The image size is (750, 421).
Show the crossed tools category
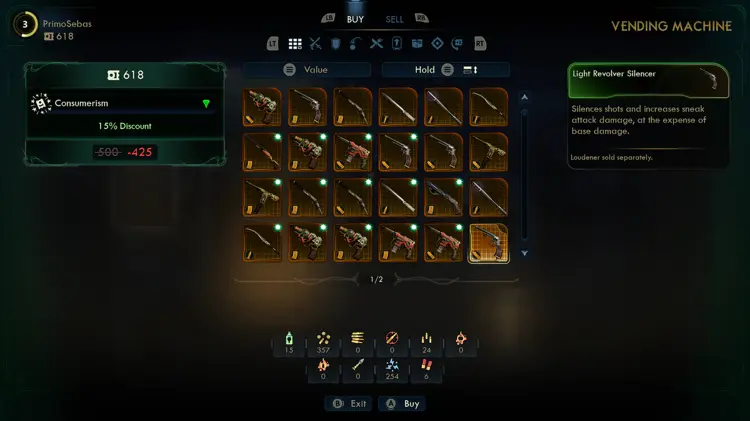[x=376, y=44]
